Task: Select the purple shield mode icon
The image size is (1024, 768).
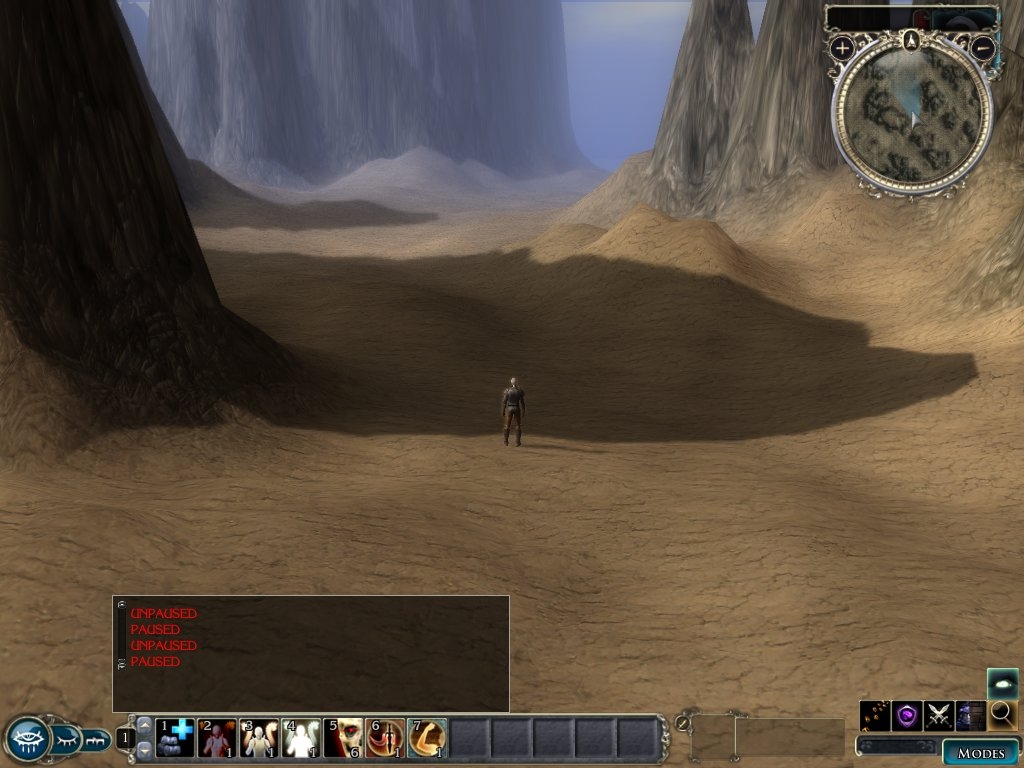Action: (x=907, y=715)
